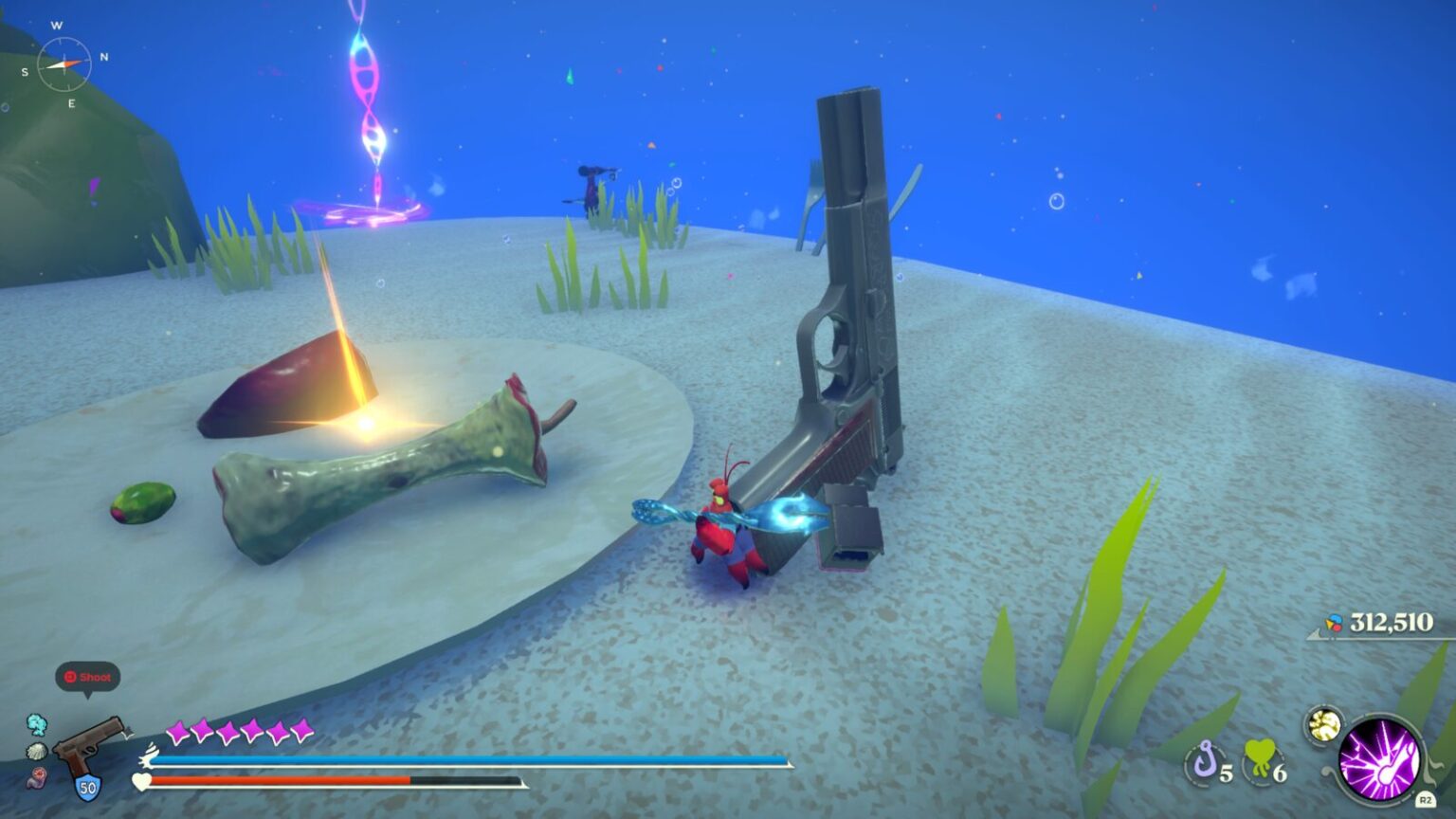
Task: Click the small golden shell ability icon
Action: [1322, 724]
